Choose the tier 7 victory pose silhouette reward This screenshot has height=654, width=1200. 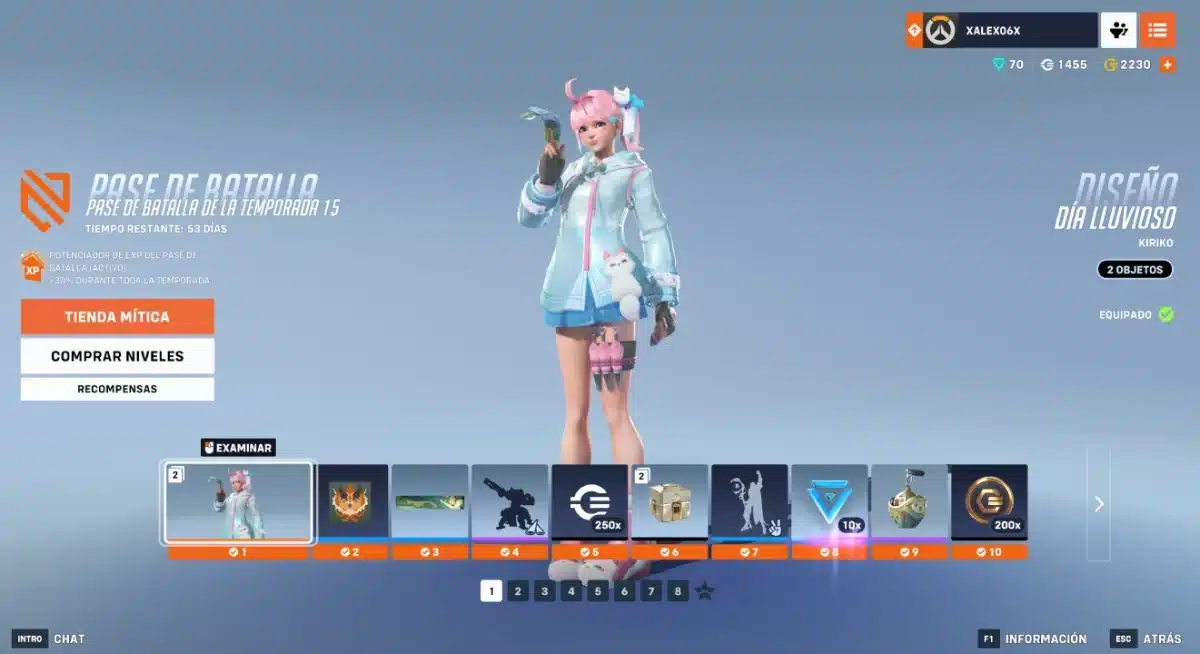750,502
